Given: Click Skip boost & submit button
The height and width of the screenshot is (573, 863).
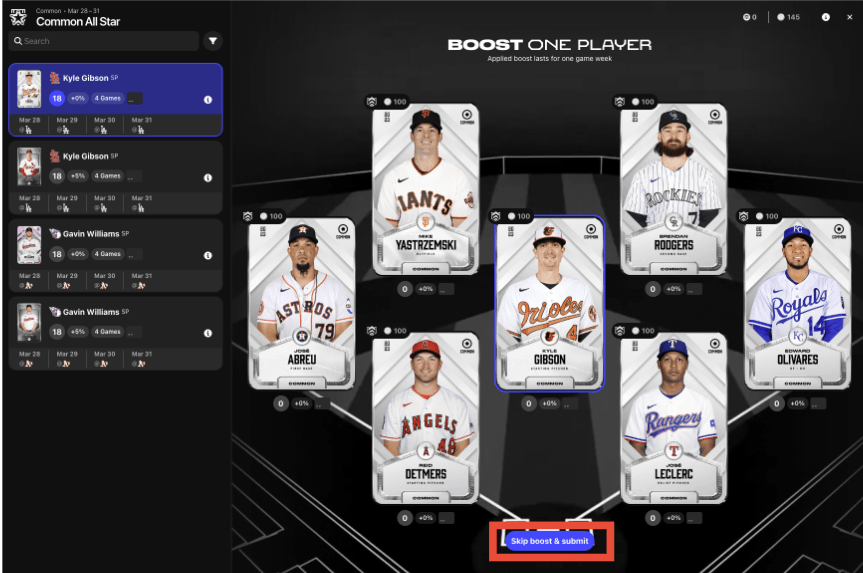Looking at the screenshot, I should point(549,541).
